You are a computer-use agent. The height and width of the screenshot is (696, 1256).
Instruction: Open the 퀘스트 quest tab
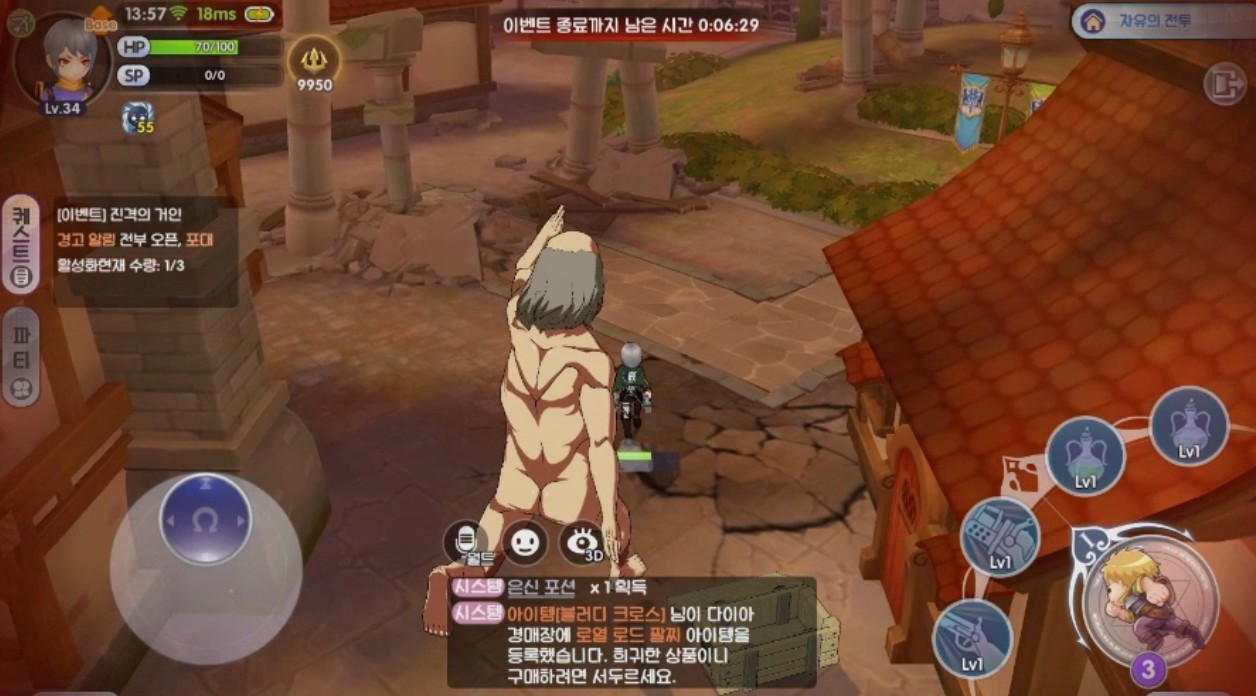click(21, 243)
